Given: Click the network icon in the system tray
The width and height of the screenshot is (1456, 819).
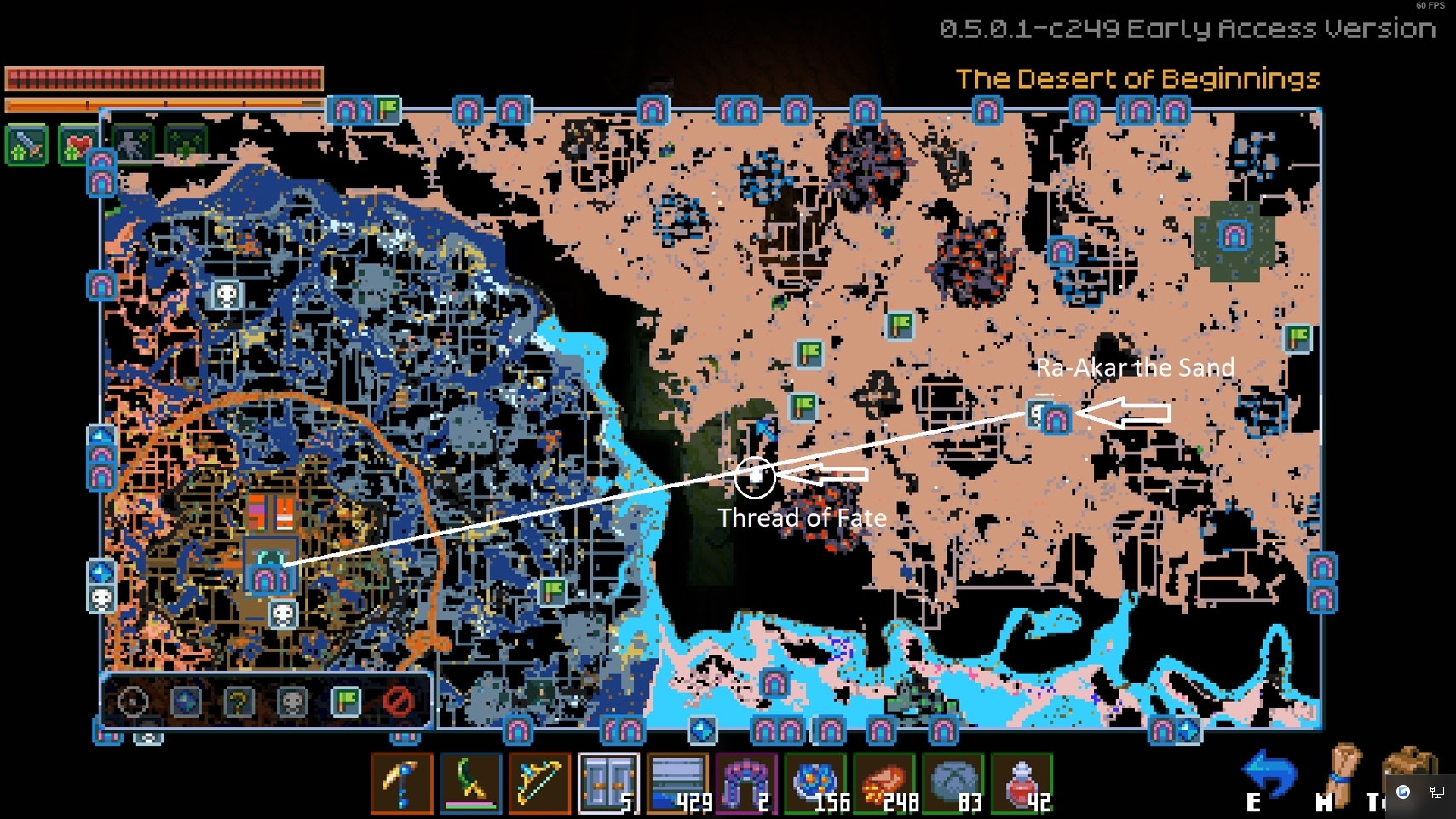Looking at the screenshot, I should (x=1439, y=791).
